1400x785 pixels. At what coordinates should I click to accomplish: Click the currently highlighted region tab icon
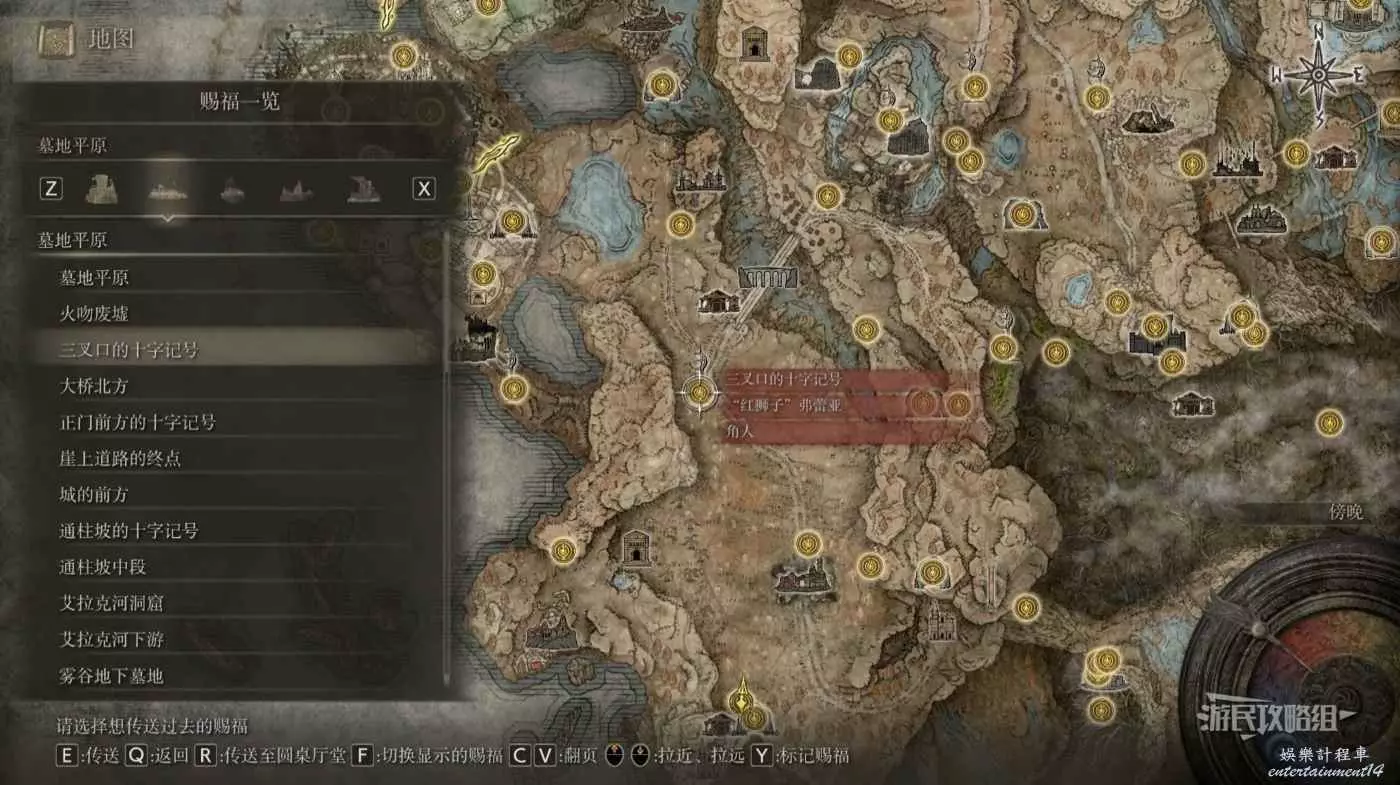click(167, 188)
